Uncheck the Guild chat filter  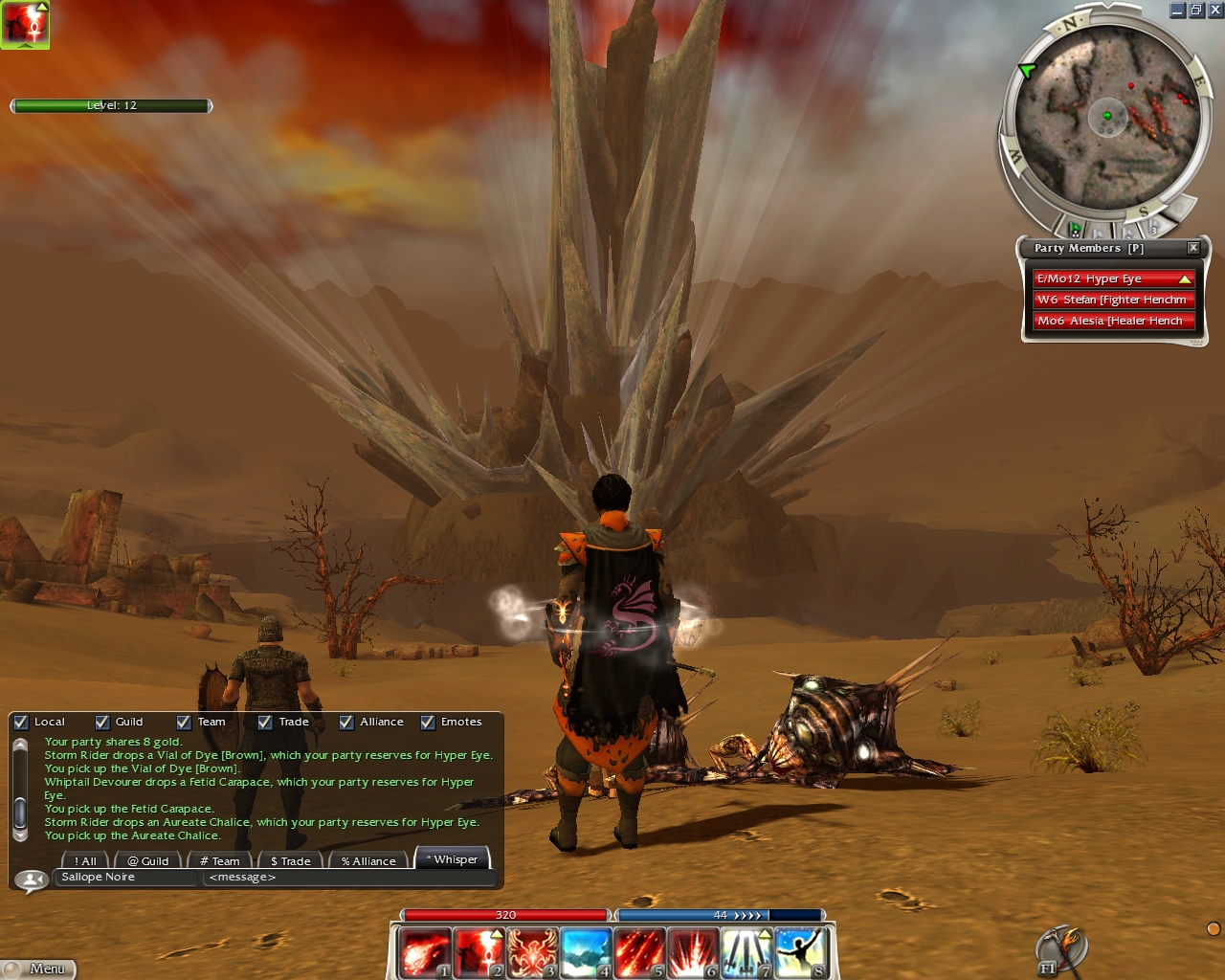(x=102, y=723)
